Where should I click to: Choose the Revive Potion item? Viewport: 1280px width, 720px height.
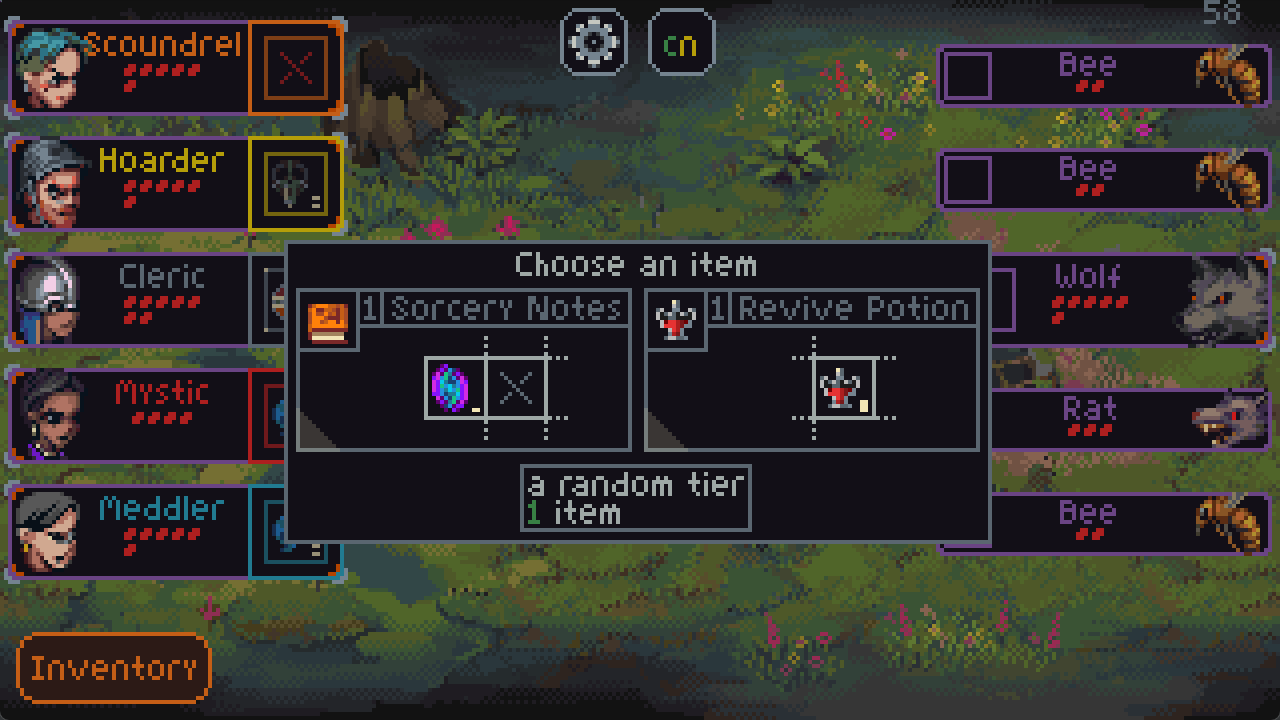point(811,370)
